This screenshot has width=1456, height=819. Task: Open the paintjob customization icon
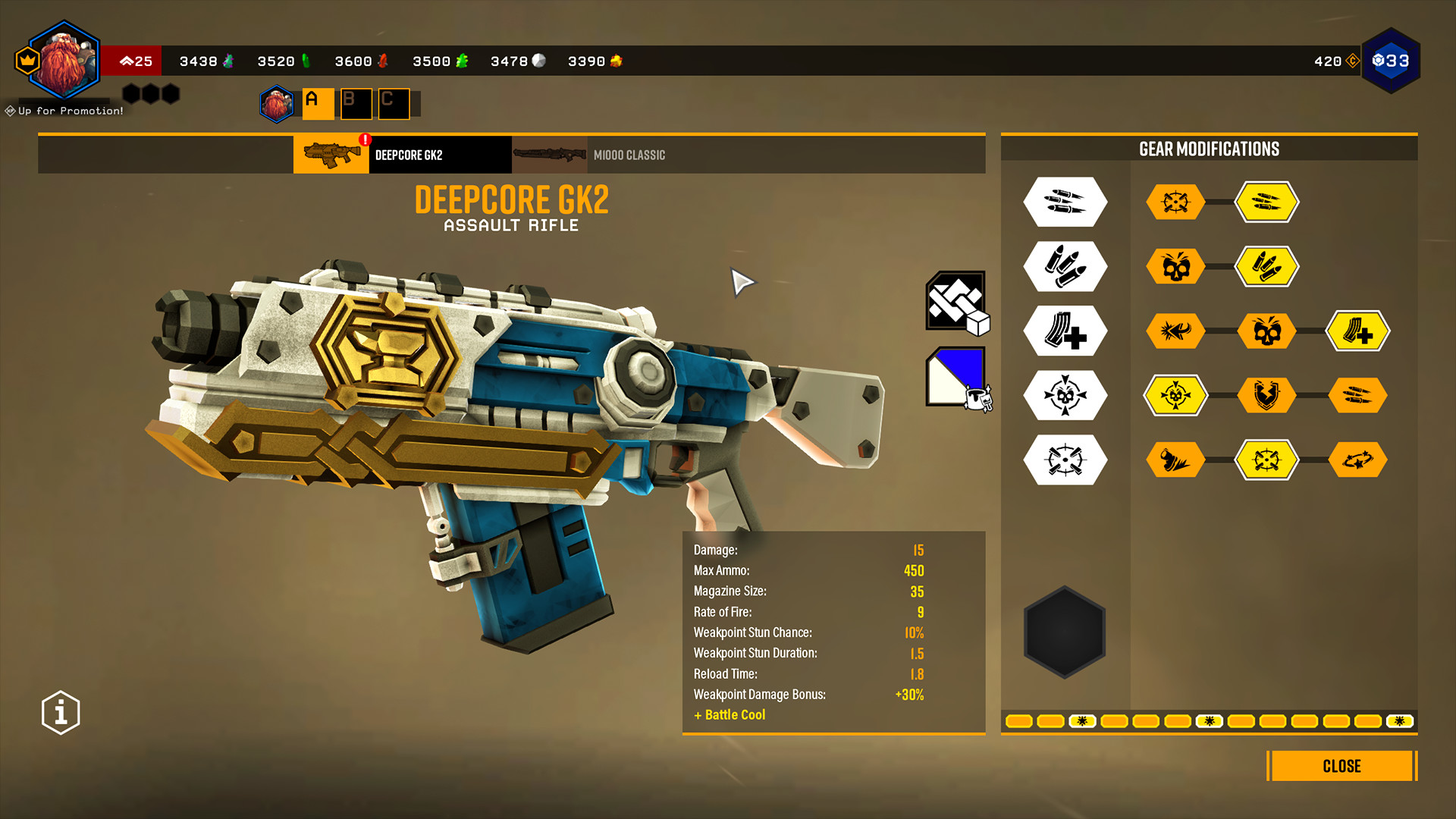(957, 377)
